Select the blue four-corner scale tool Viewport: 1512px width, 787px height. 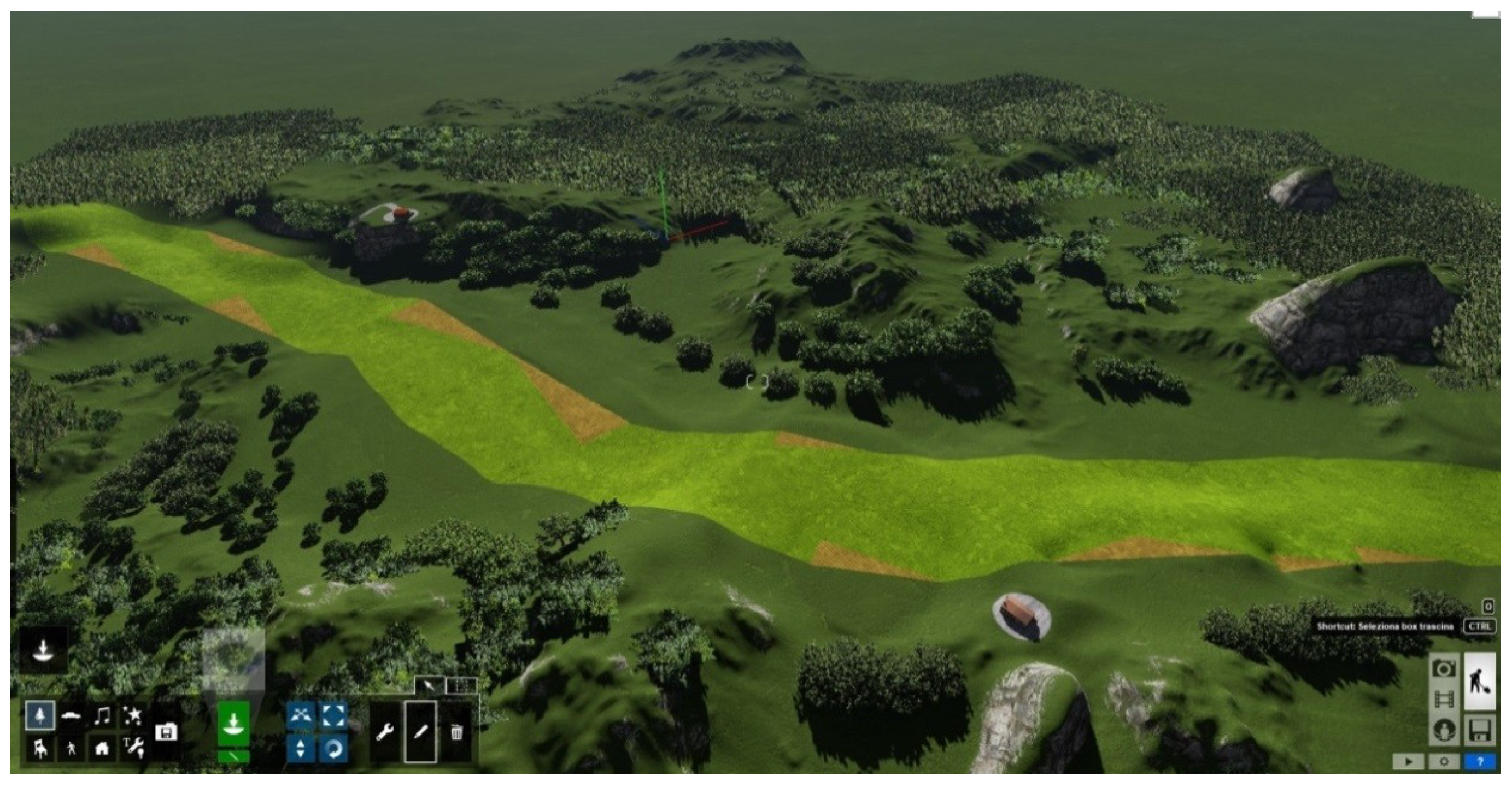[333, 715]
